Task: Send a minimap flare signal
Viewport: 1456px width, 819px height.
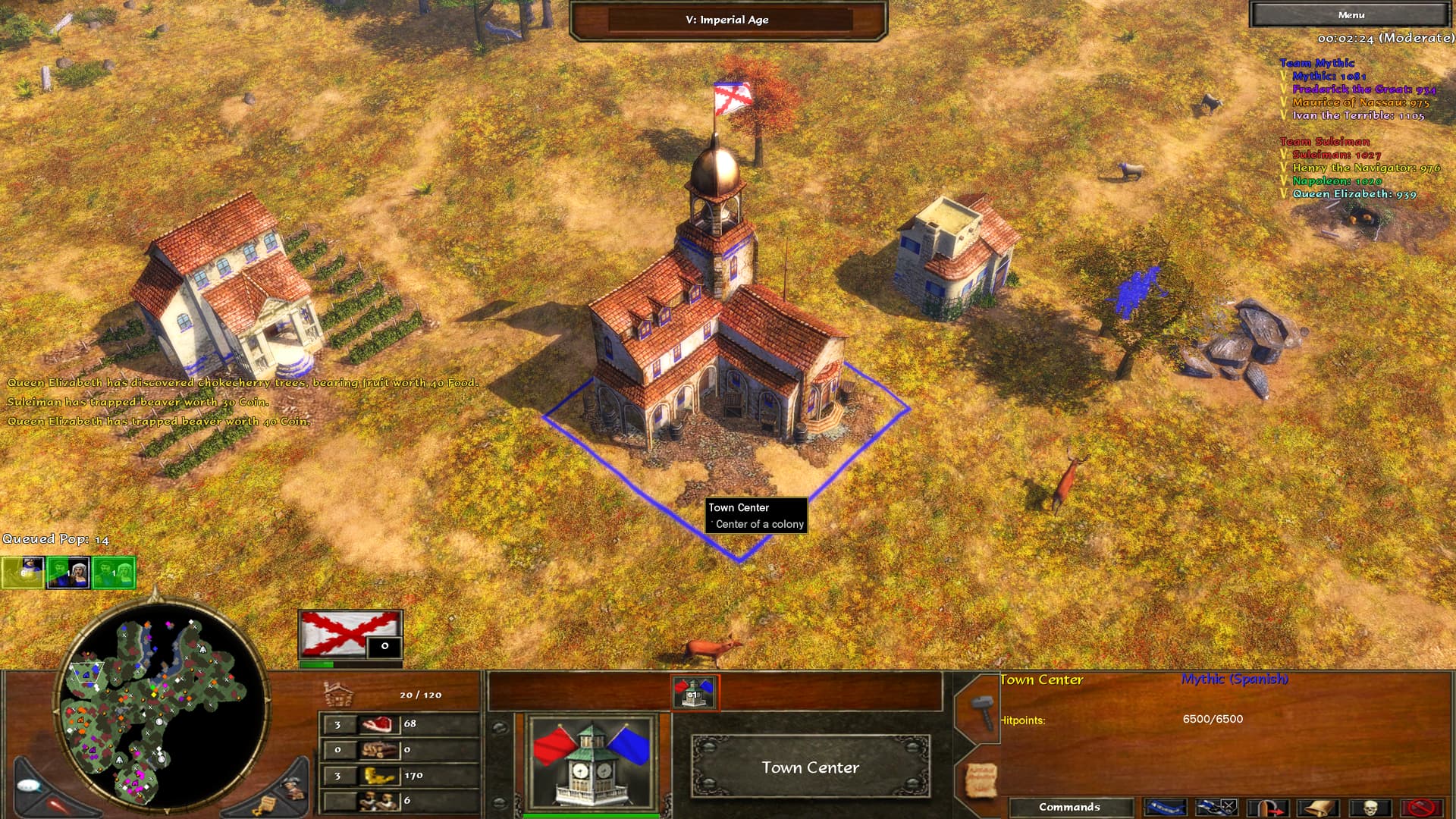Action: click(x=58, y=805)
